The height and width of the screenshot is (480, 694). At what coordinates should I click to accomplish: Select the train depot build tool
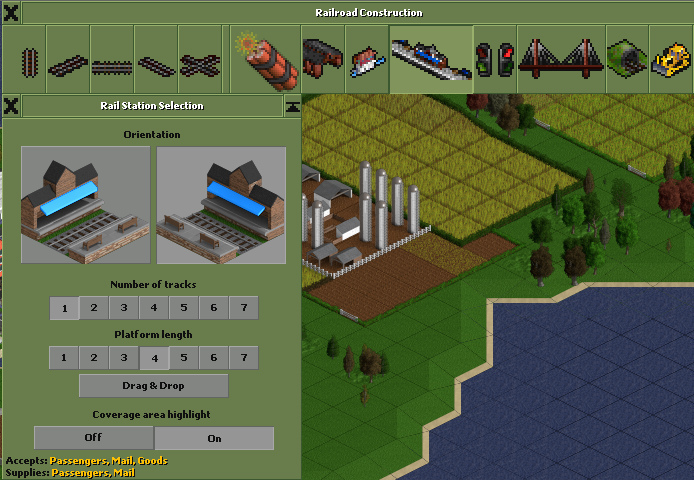pos(322,60)
